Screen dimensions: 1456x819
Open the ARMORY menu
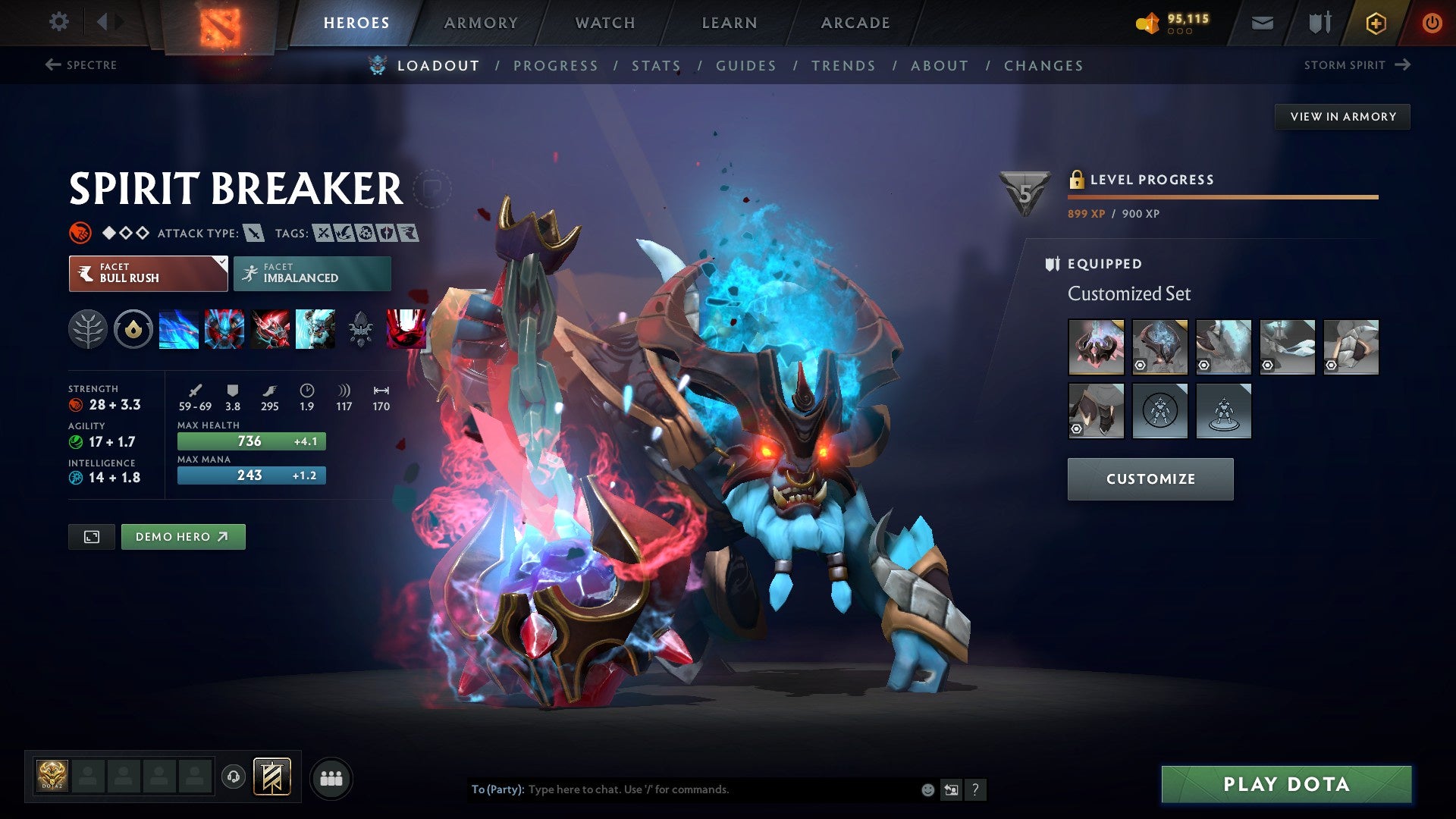coord(482,23)
